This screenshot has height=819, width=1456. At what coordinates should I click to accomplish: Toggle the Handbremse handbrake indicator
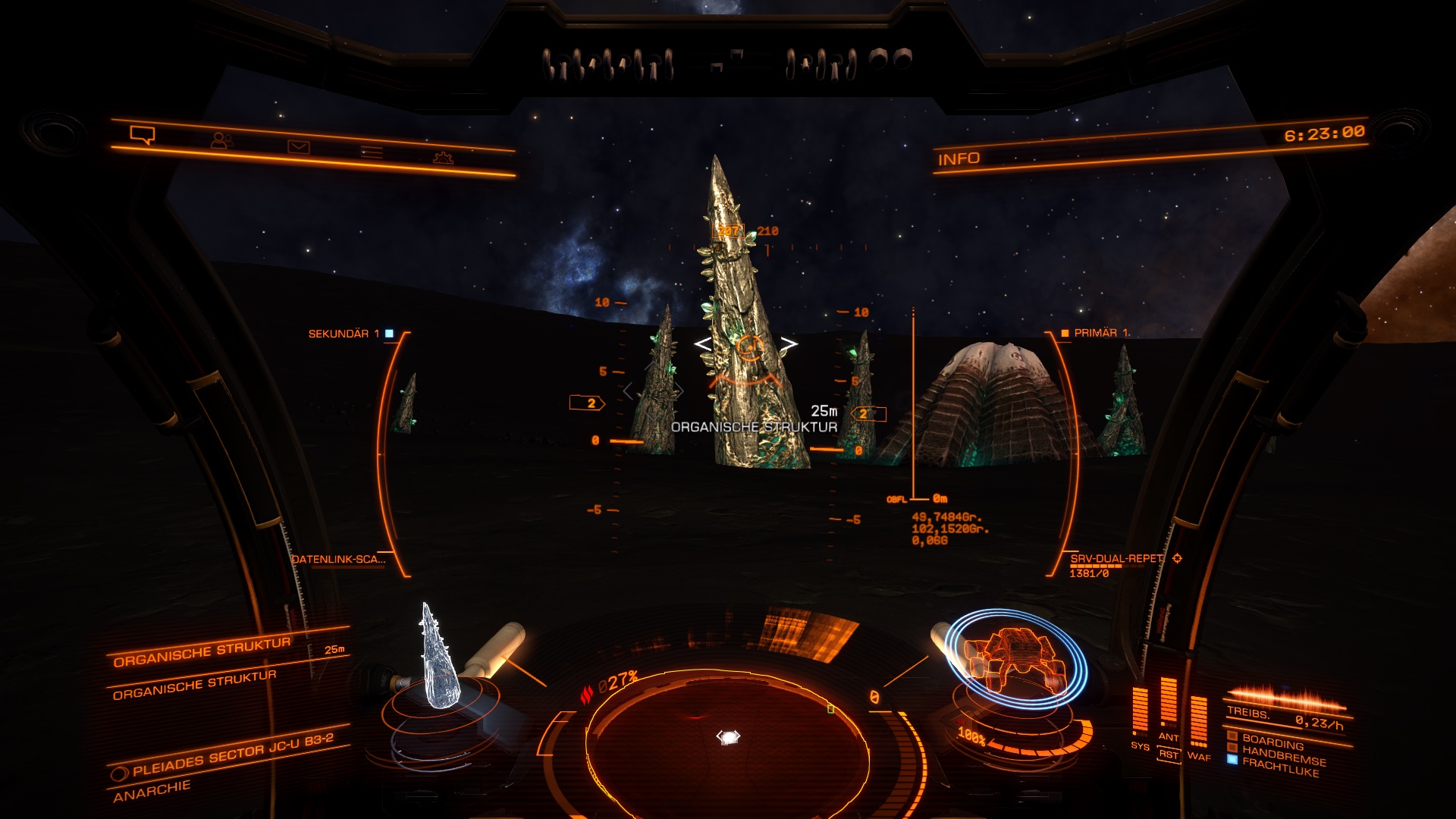[1283, 755]
